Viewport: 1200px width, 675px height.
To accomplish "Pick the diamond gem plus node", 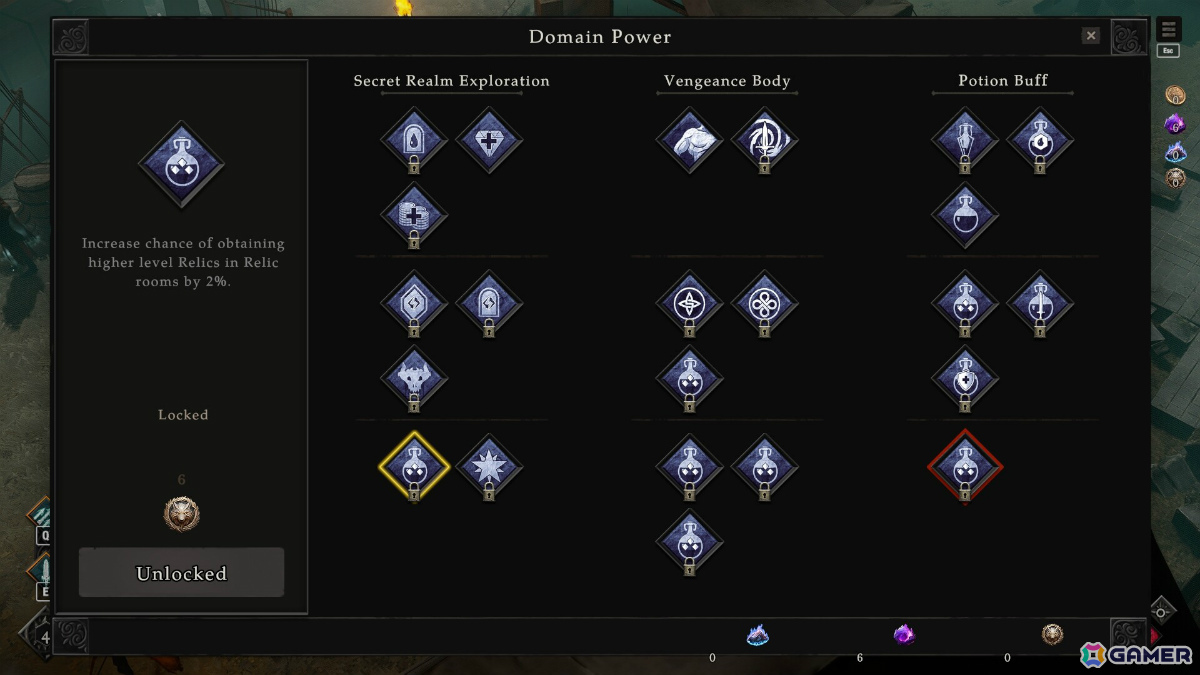I will [489, 140].
